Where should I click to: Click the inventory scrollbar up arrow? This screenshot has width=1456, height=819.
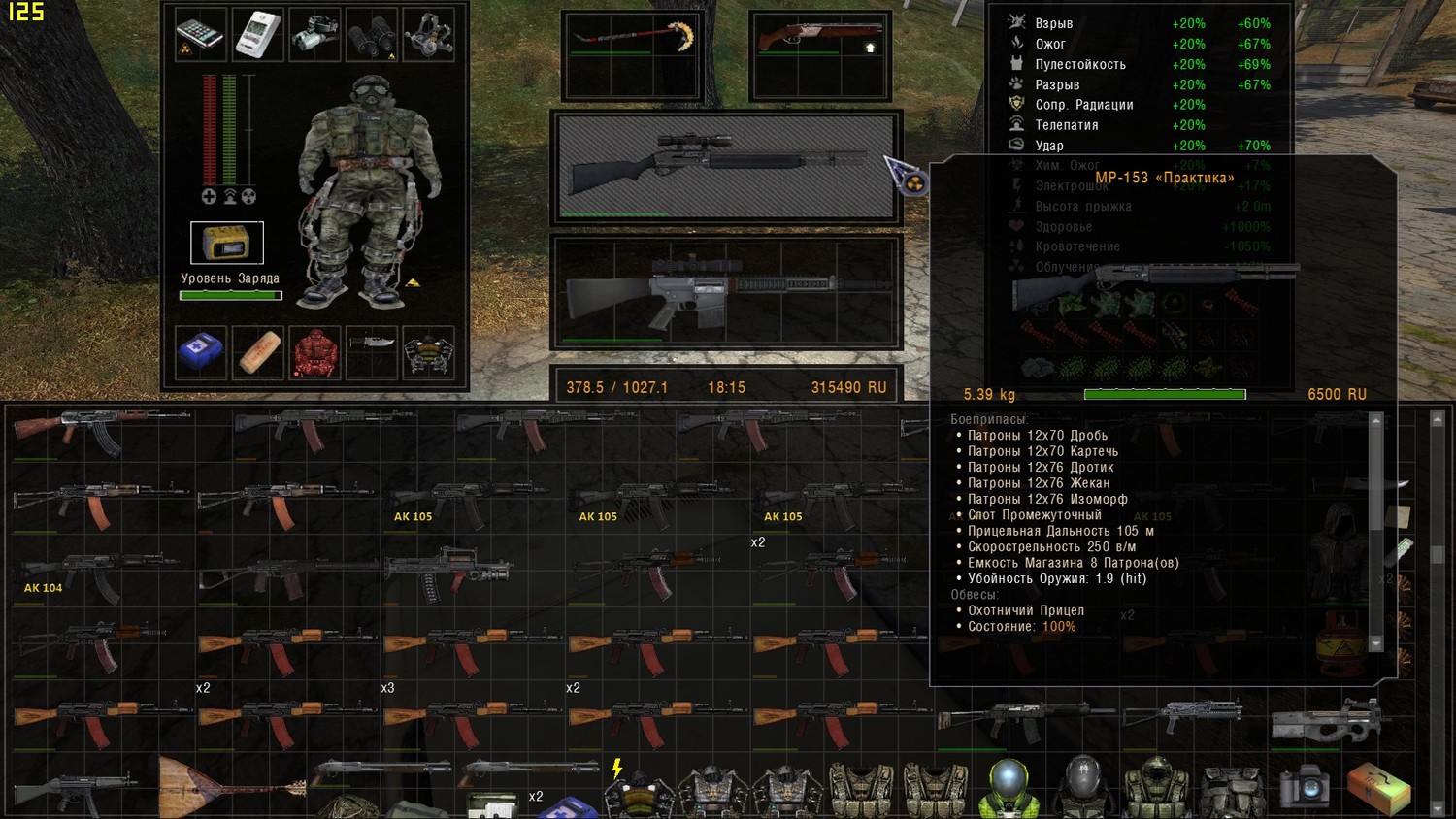pos(1438,419)
